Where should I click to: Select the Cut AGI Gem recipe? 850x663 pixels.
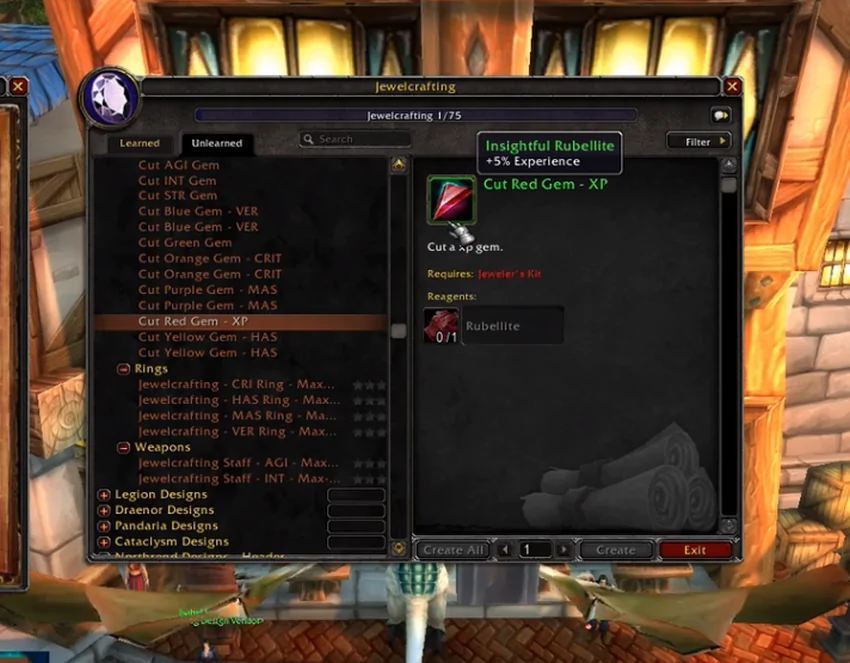(x=178, y=165)
